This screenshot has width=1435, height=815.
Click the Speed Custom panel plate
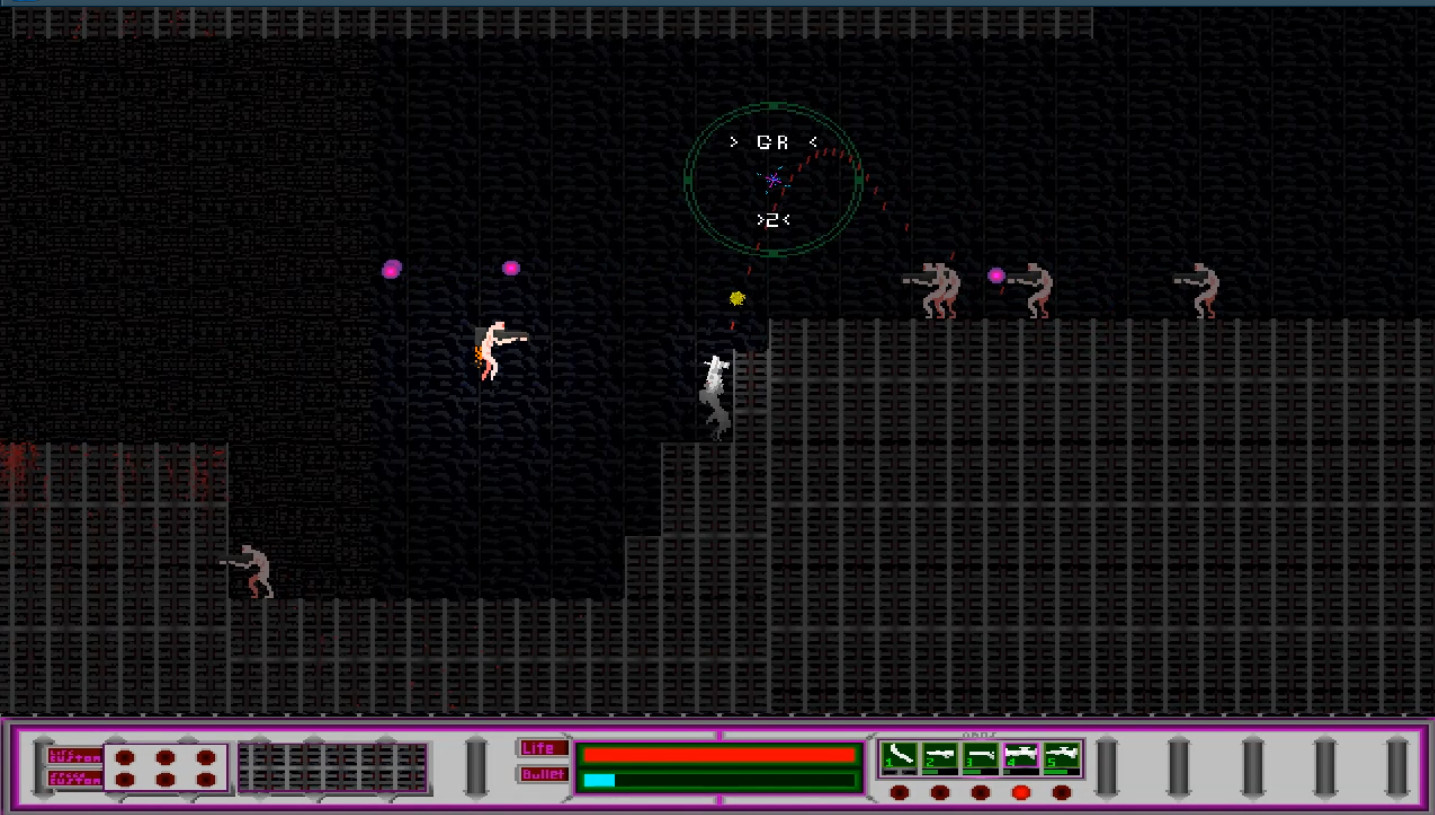click(x=74, y=778)
